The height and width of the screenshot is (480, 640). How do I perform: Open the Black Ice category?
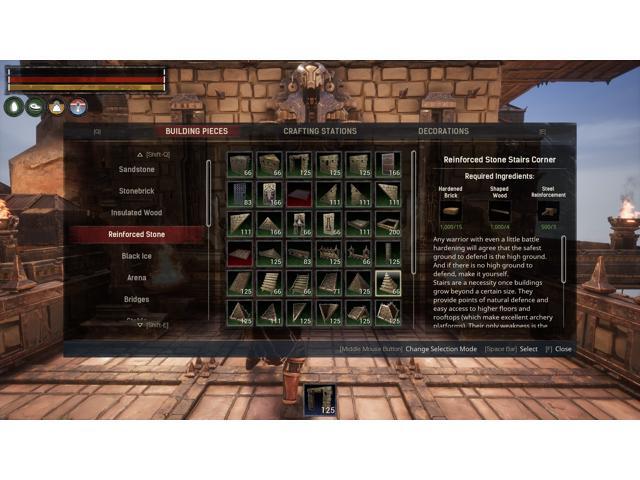pyautogui.click(x=138, y=256)
